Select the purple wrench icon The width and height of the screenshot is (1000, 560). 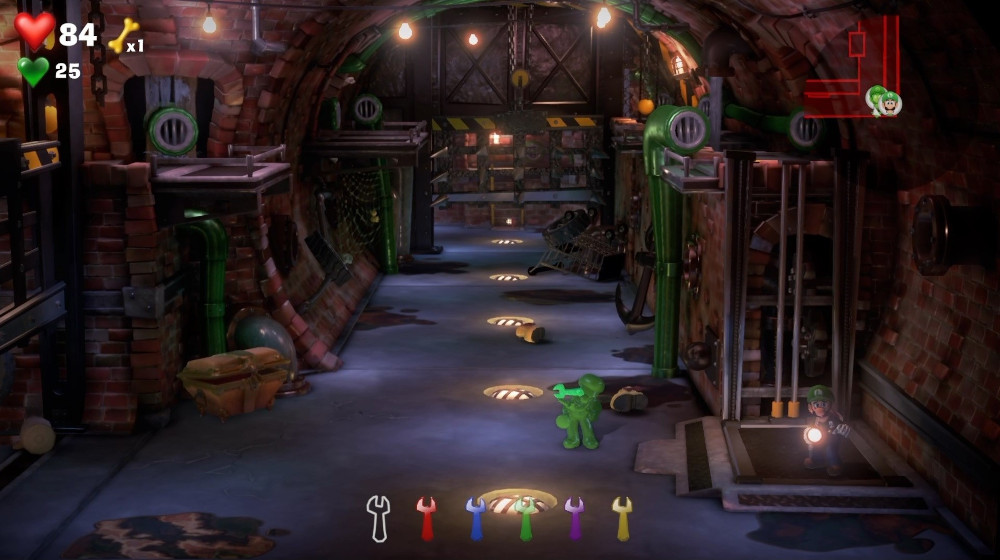pos(574,518)
